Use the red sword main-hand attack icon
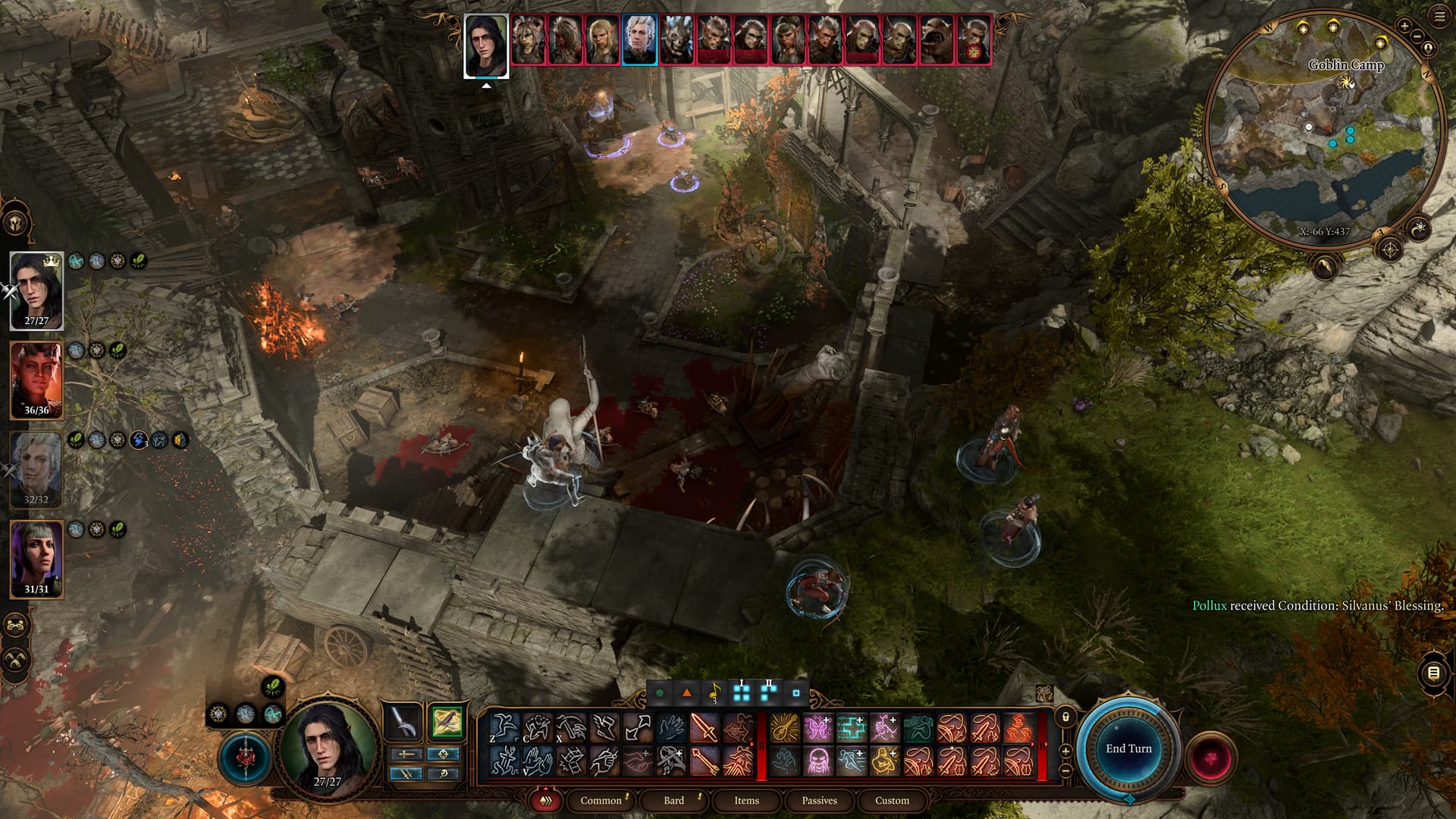The image size is (1456, 819). [704, 729]
